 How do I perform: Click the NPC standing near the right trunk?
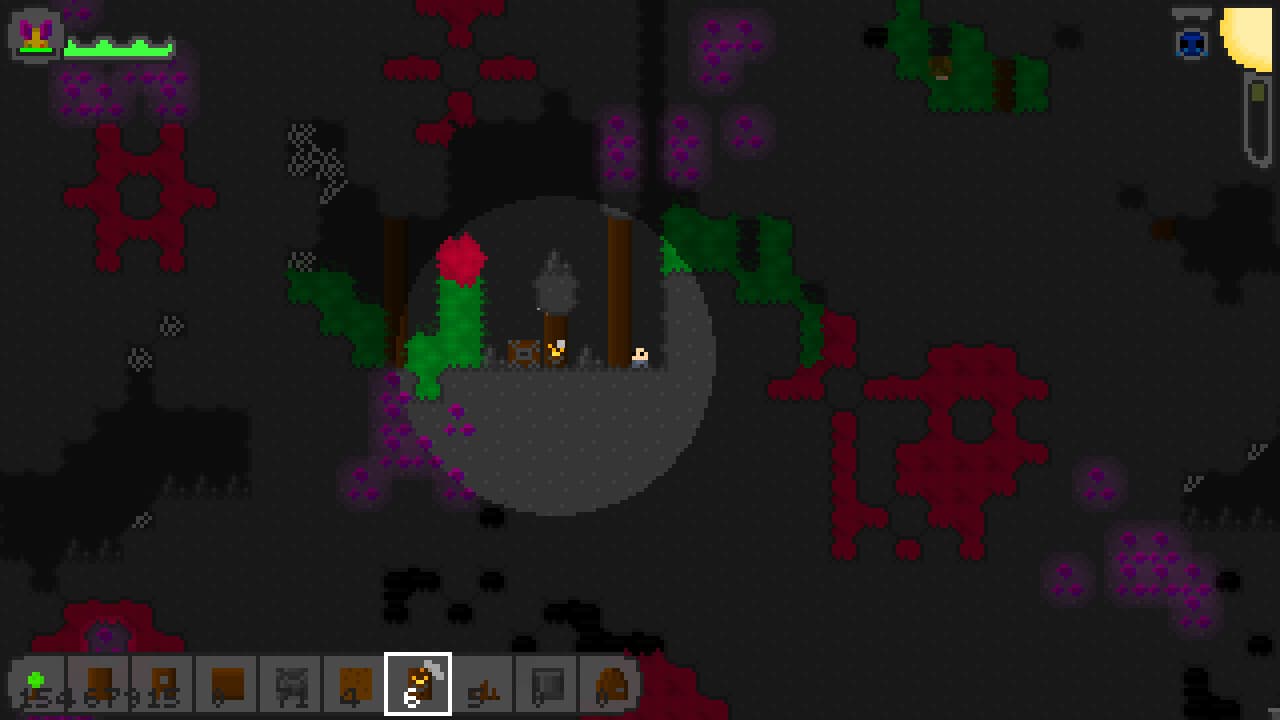point(640,355)
